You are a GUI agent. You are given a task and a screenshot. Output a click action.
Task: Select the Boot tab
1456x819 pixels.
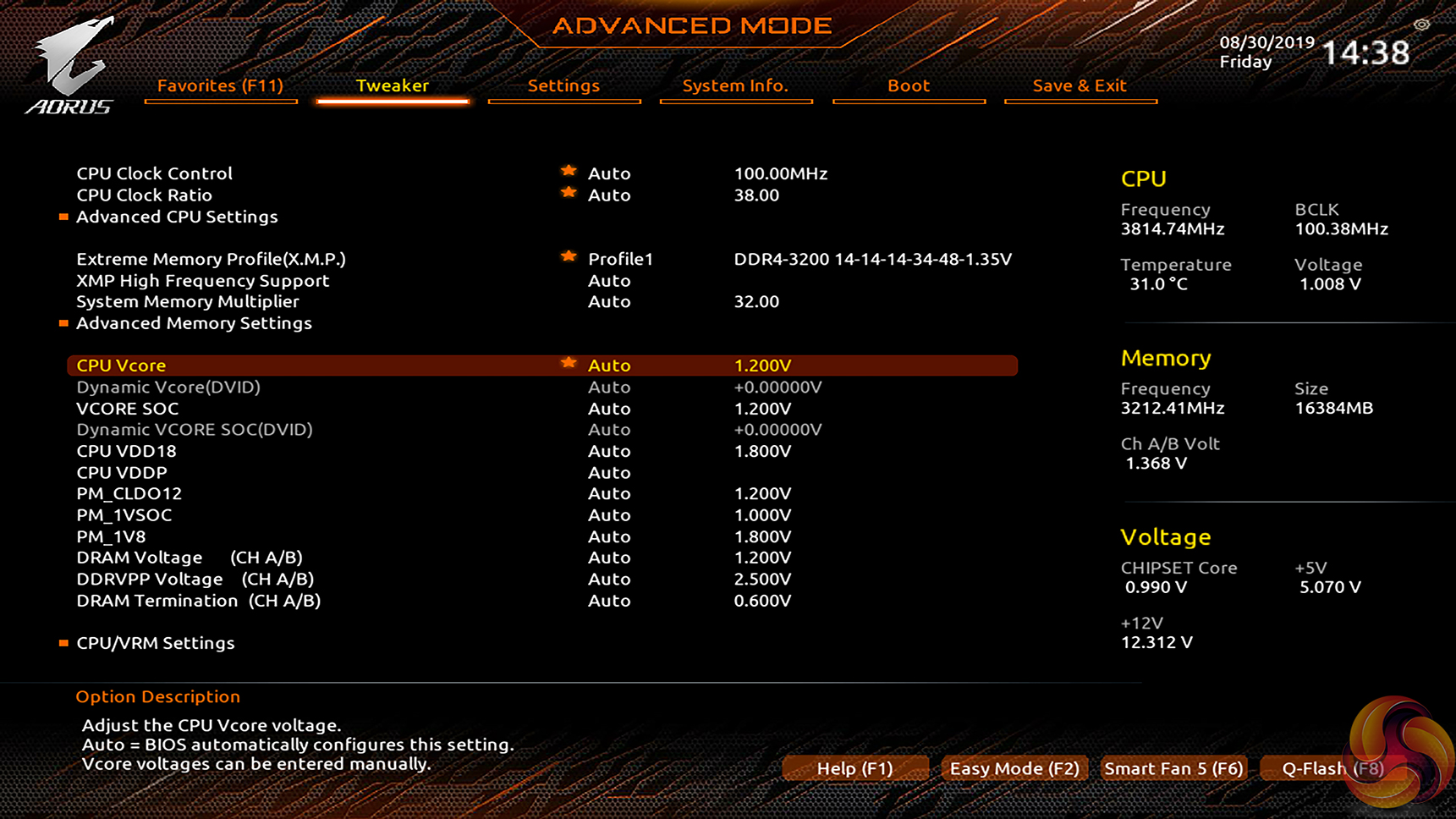909,85
